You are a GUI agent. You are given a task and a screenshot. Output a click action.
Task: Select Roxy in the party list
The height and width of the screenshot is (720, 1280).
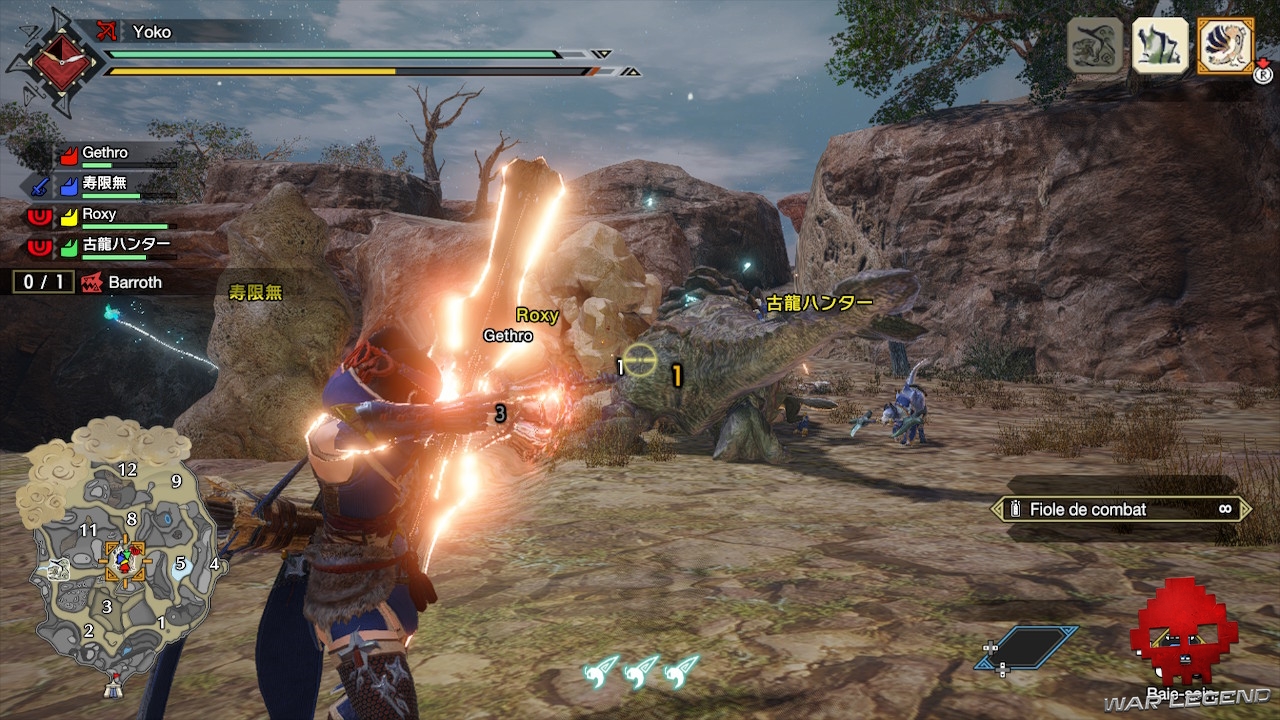[100, 215]
